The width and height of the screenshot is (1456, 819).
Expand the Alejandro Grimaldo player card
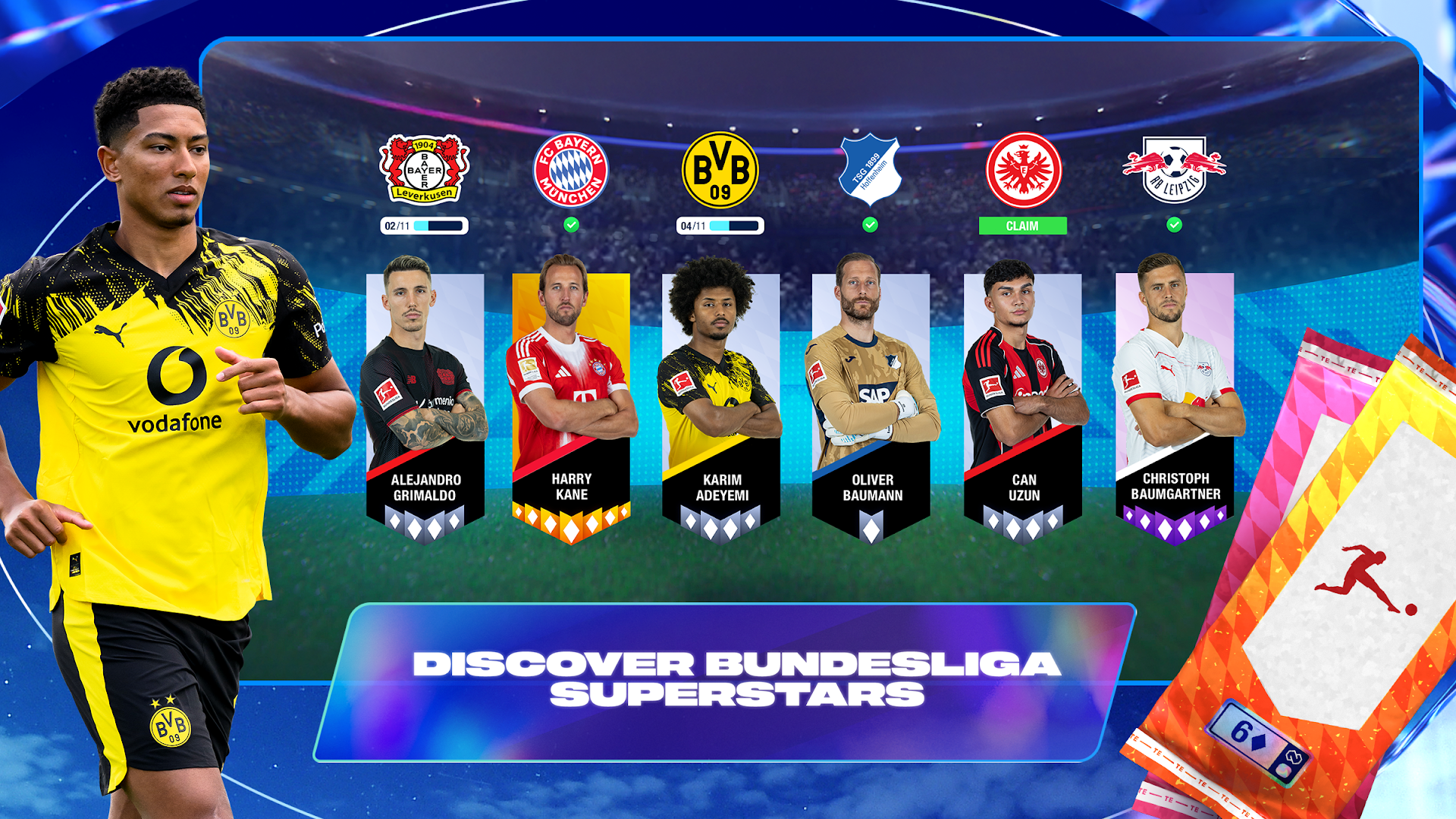pos(426,394)
